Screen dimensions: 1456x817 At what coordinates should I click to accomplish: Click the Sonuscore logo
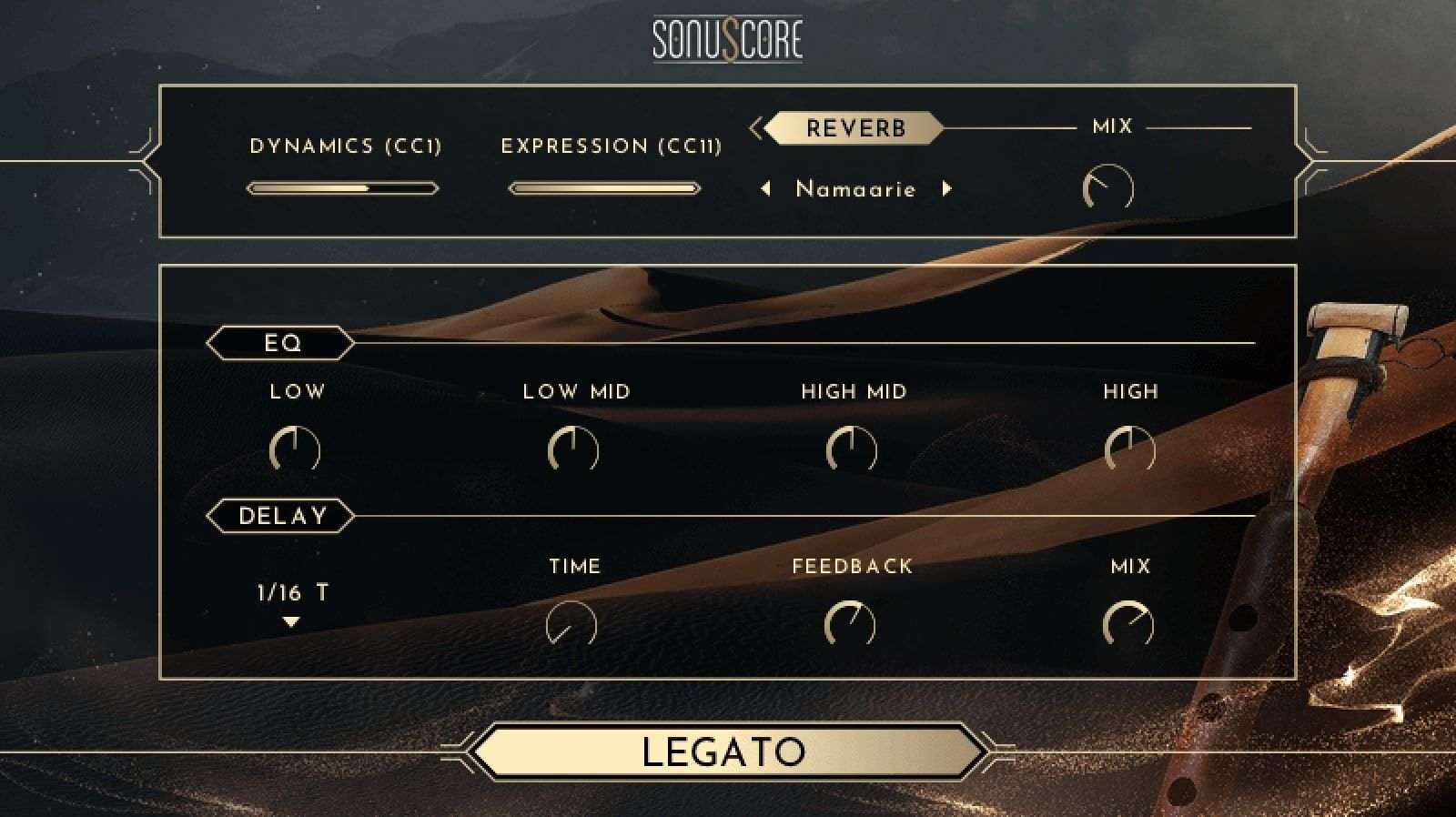[x=727, y=38]
